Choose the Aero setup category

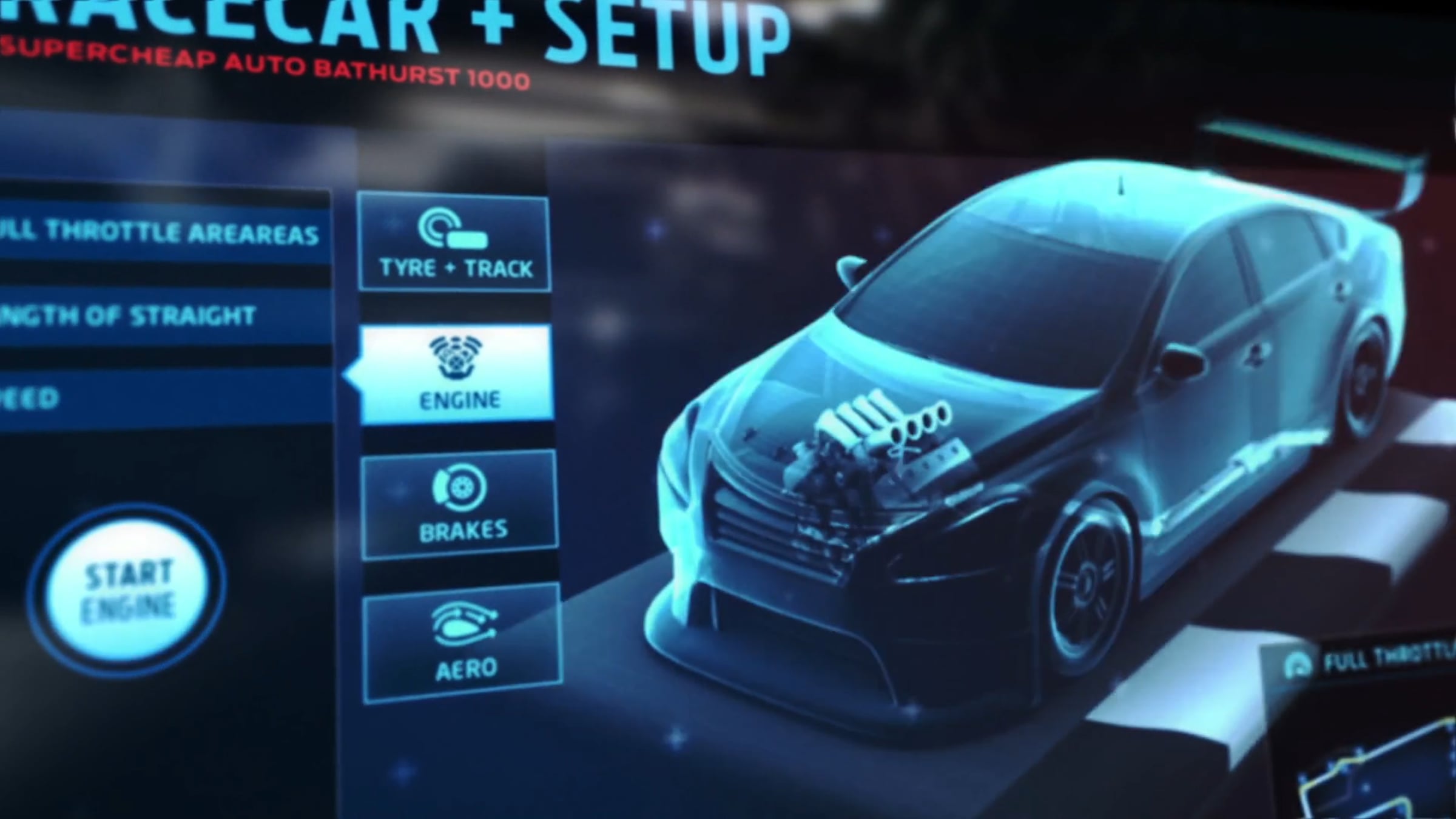point(463,643)
